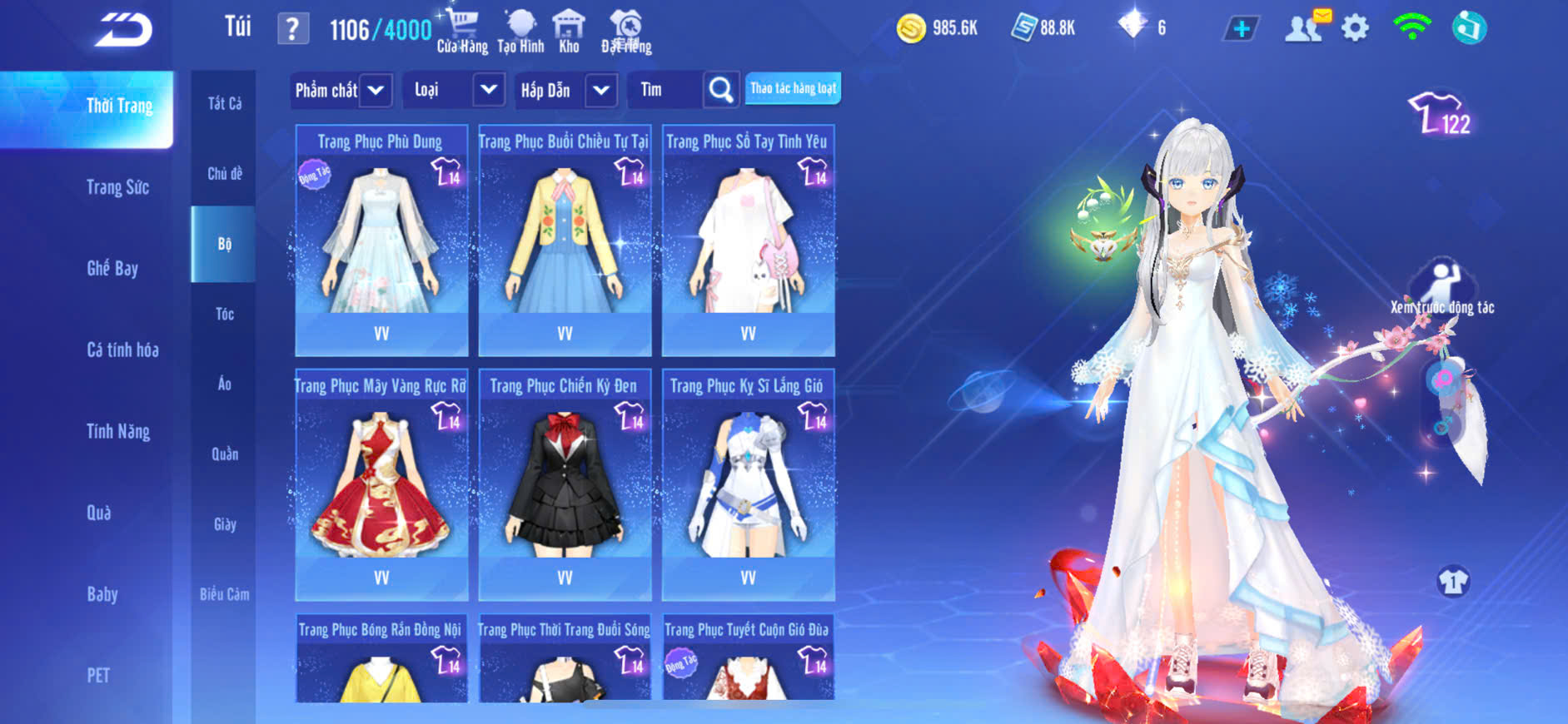Image resolution: width=1568 pixels, height=724 pixels.
Task: Open the Kho storage
Action: click(x=569, y=32)
